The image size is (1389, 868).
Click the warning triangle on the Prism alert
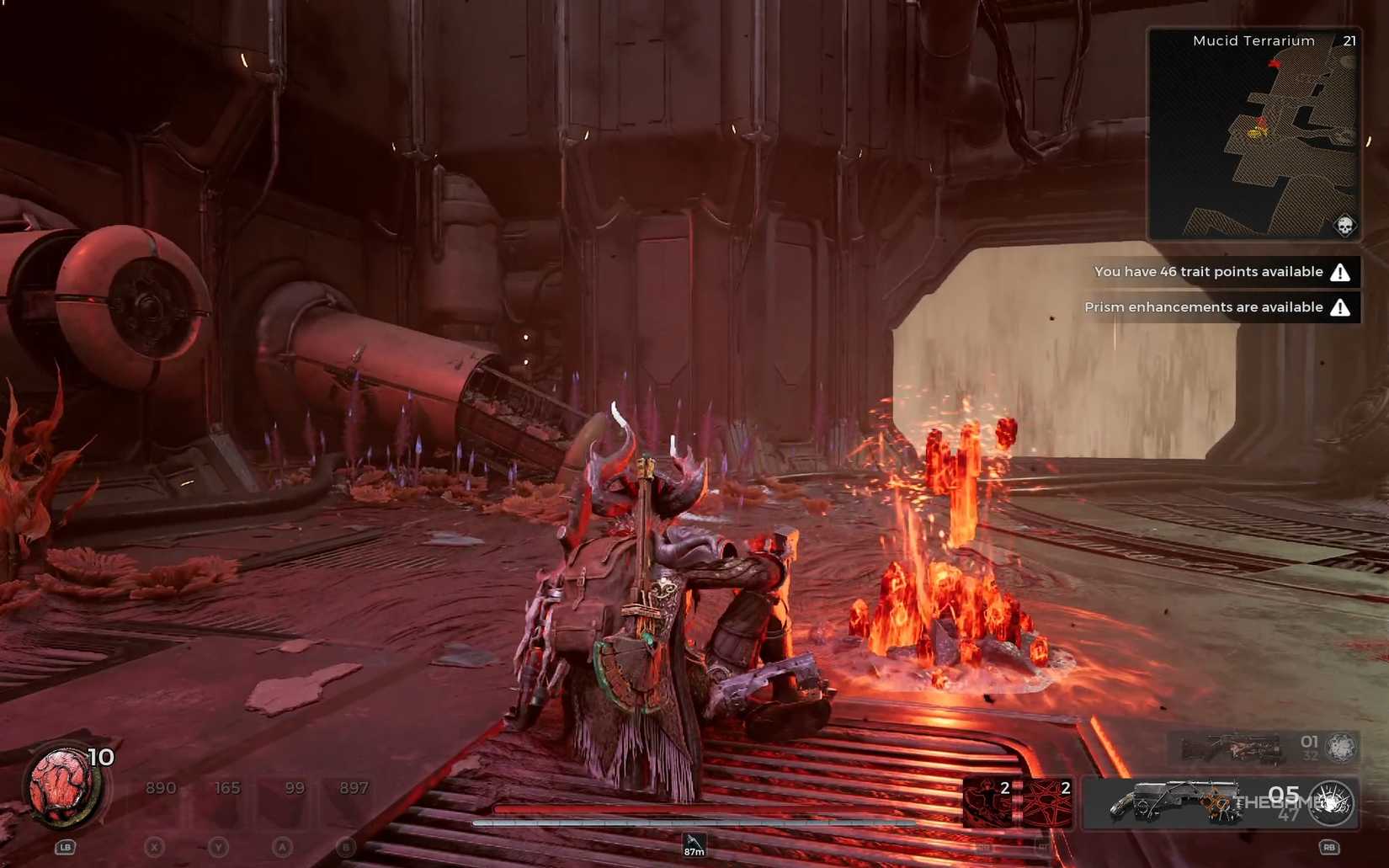pyautogui.click(x=1340, y=307)
